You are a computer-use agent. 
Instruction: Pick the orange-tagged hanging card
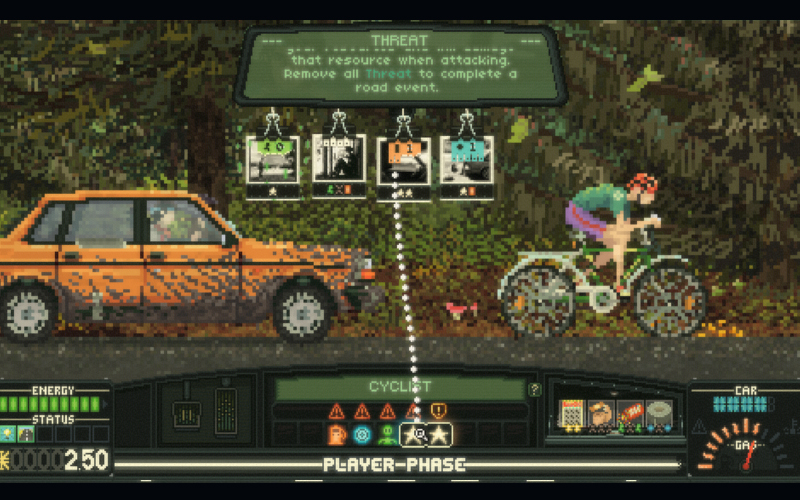[x=404, y=161]
